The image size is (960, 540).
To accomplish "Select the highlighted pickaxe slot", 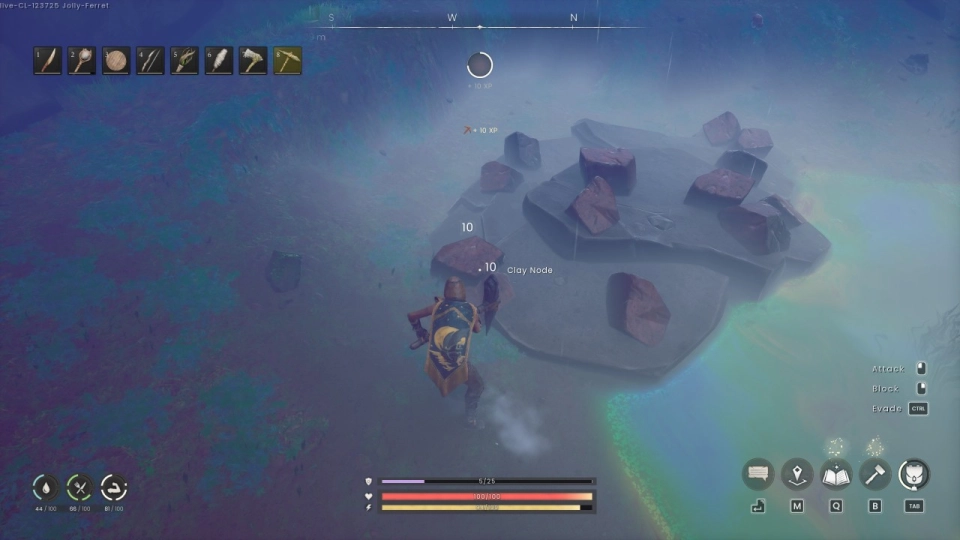I will 288,61.
